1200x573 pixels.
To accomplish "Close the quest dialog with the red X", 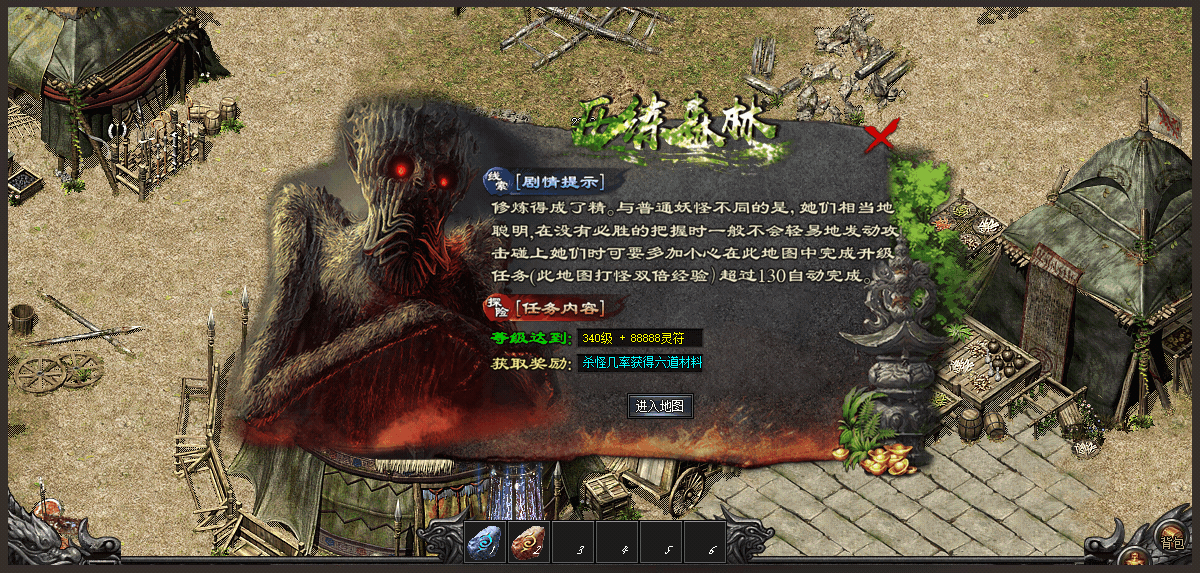I will [881, 137].
